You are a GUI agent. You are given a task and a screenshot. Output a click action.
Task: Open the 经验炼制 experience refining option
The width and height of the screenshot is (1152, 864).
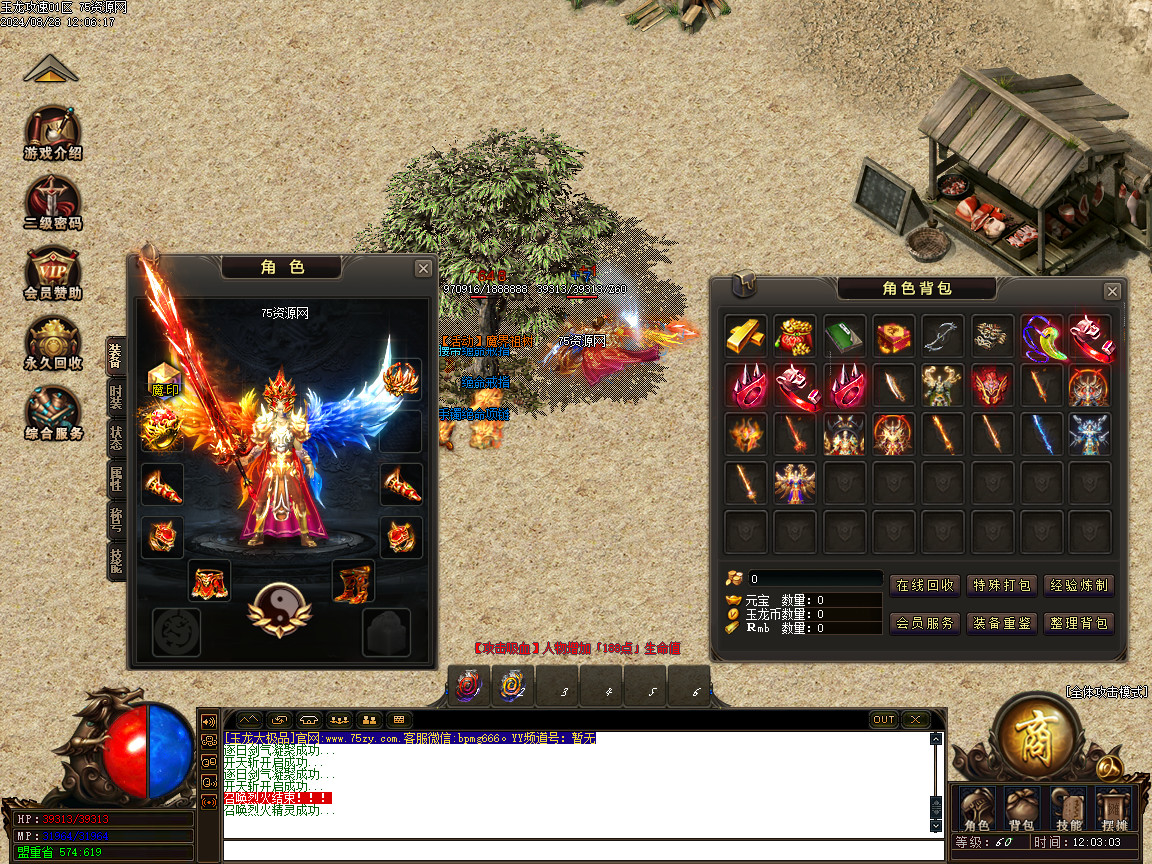pos(1078,586)
